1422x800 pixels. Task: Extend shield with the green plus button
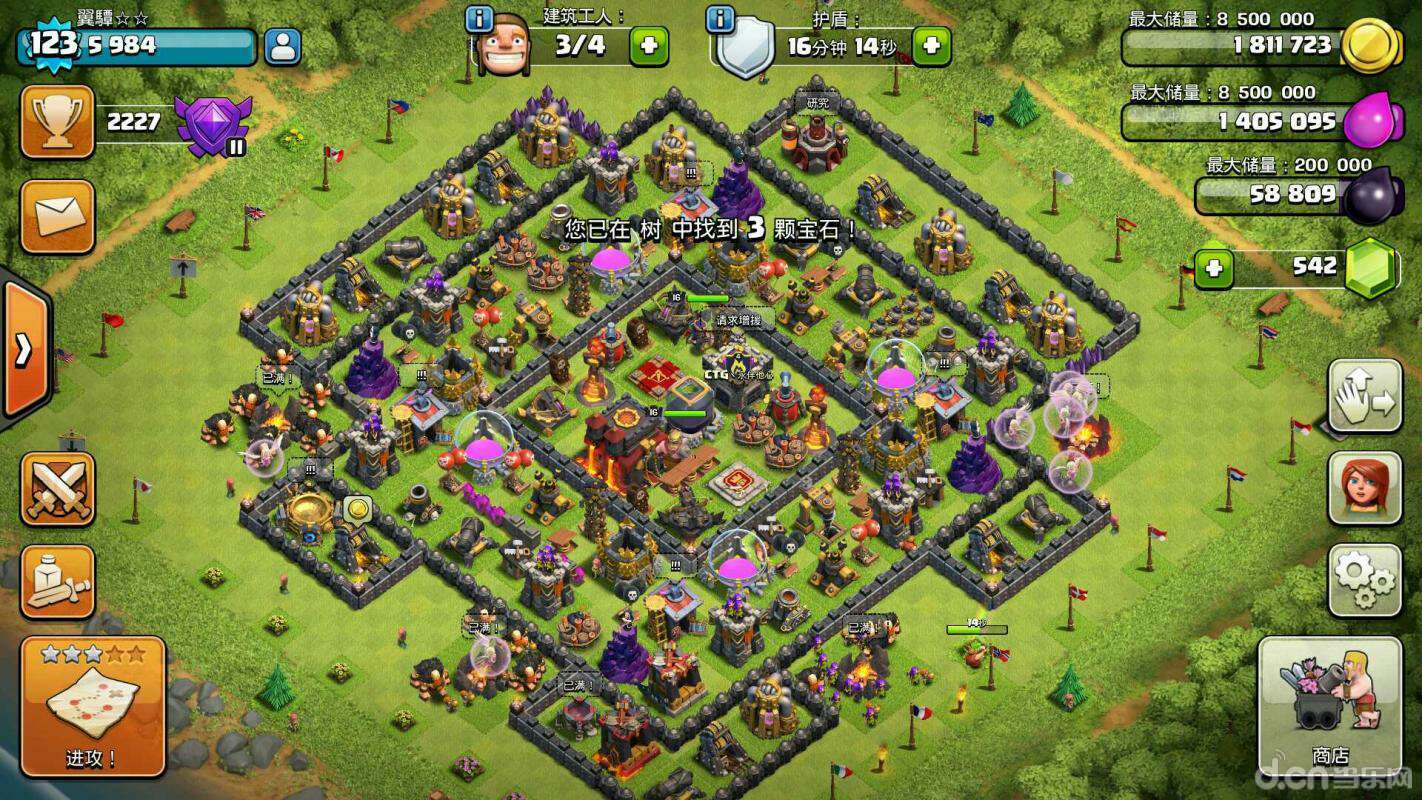point(931,46)
